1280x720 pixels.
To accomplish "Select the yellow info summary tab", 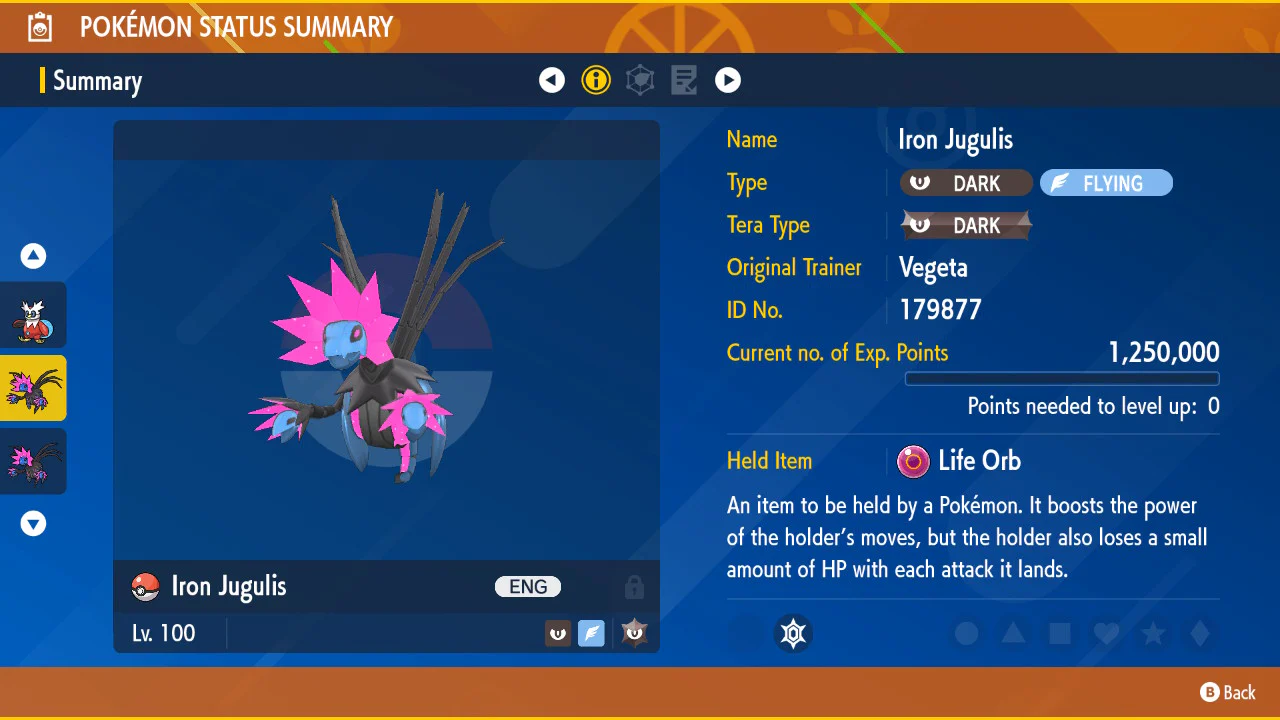I will [596, 80].
